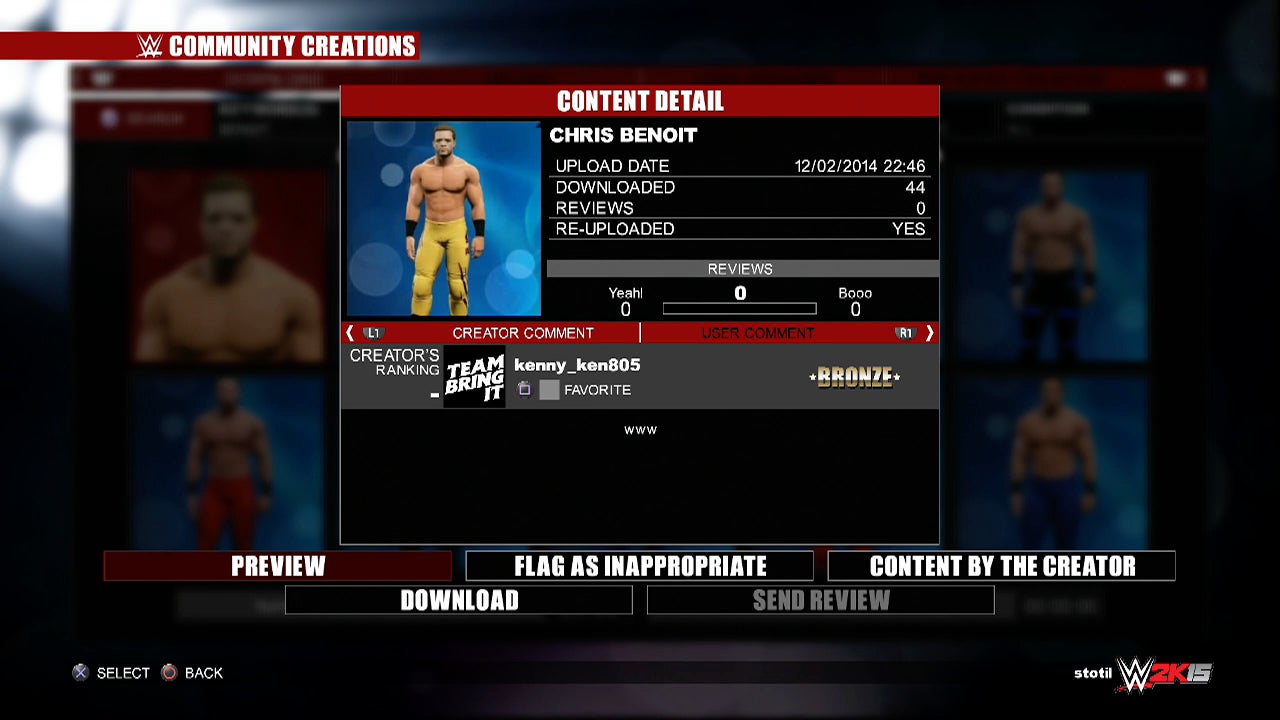Image resolution: width=1280 pixels, height=720 pixels.
Task: Show Content by the Creator
Action: [1002, 566]
